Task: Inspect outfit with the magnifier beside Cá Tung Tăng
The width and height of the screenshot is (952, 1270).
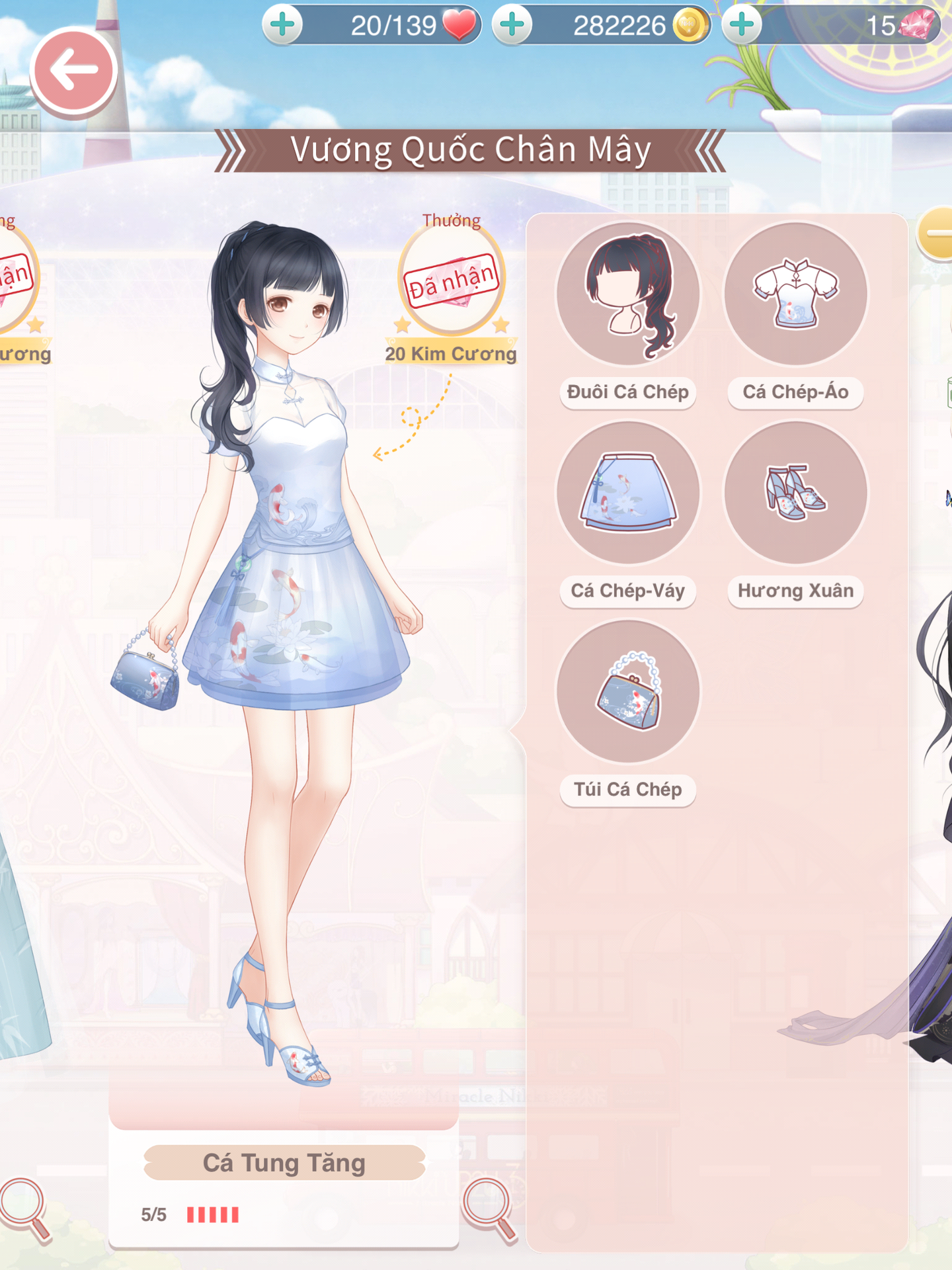Action: click(489, 1208)
